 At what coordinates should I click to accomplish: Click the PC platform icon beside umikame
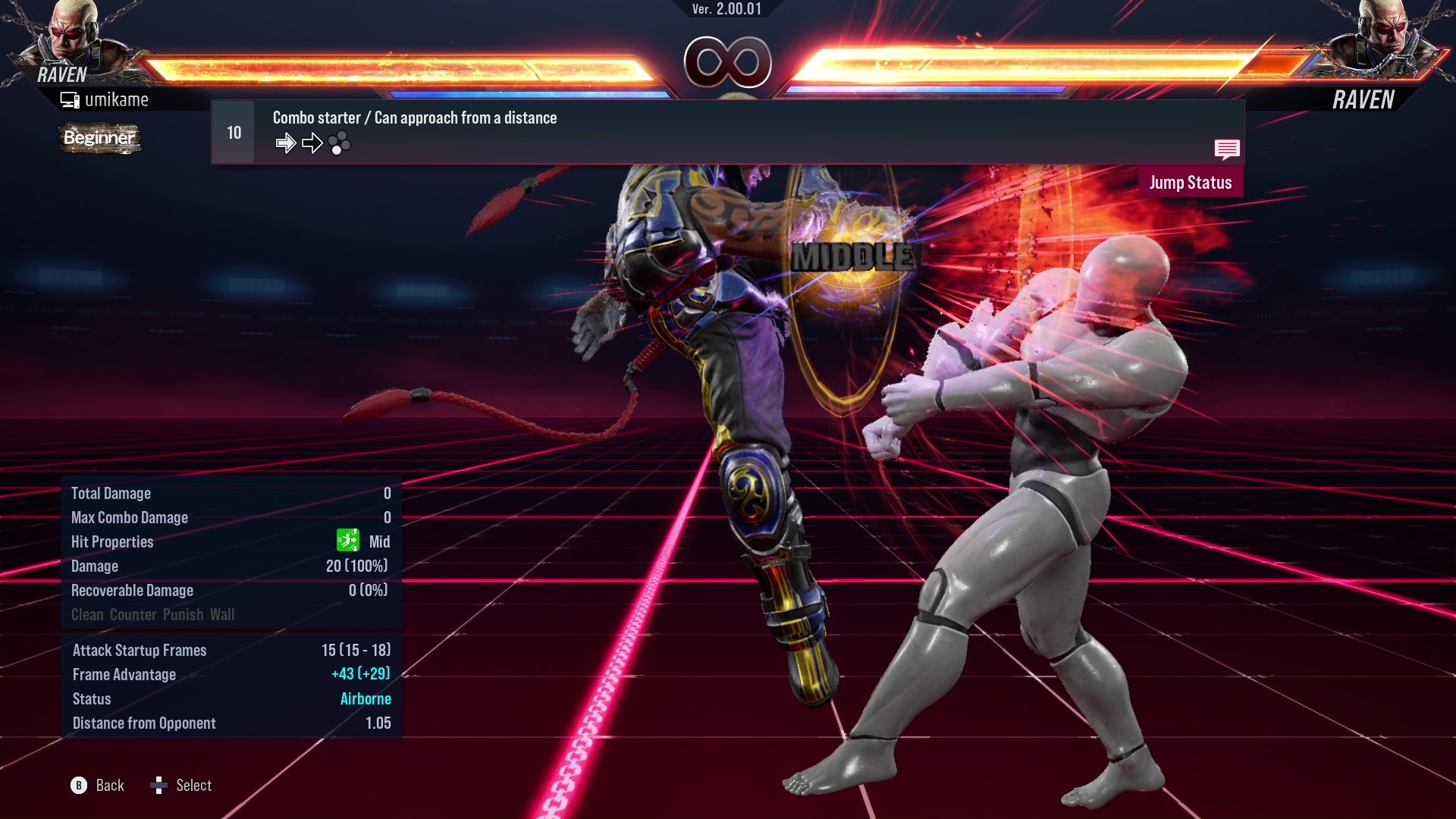click(70, 99)
